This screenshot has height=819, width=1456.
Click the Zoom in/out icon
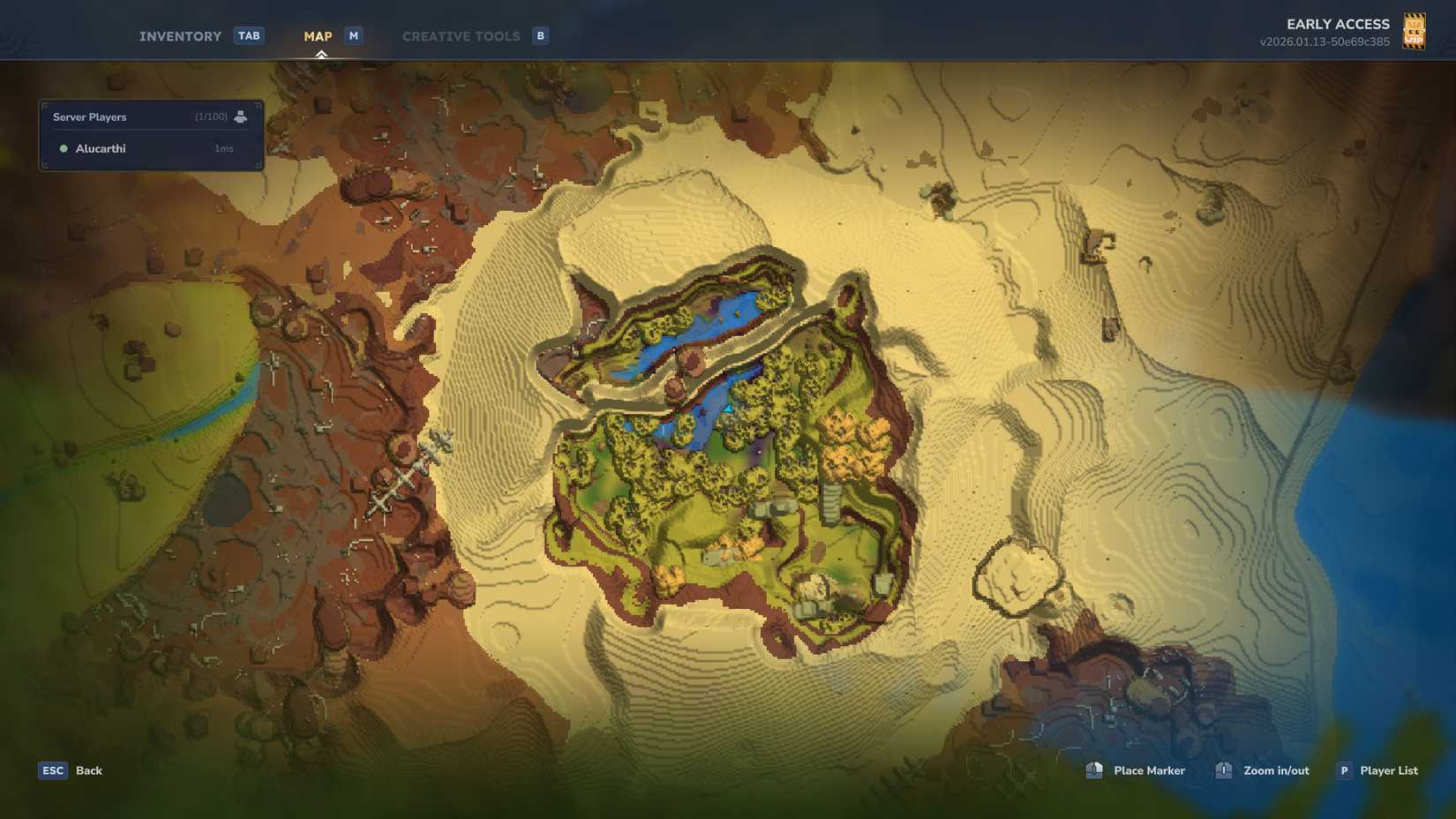click(x=1224, y=770)
